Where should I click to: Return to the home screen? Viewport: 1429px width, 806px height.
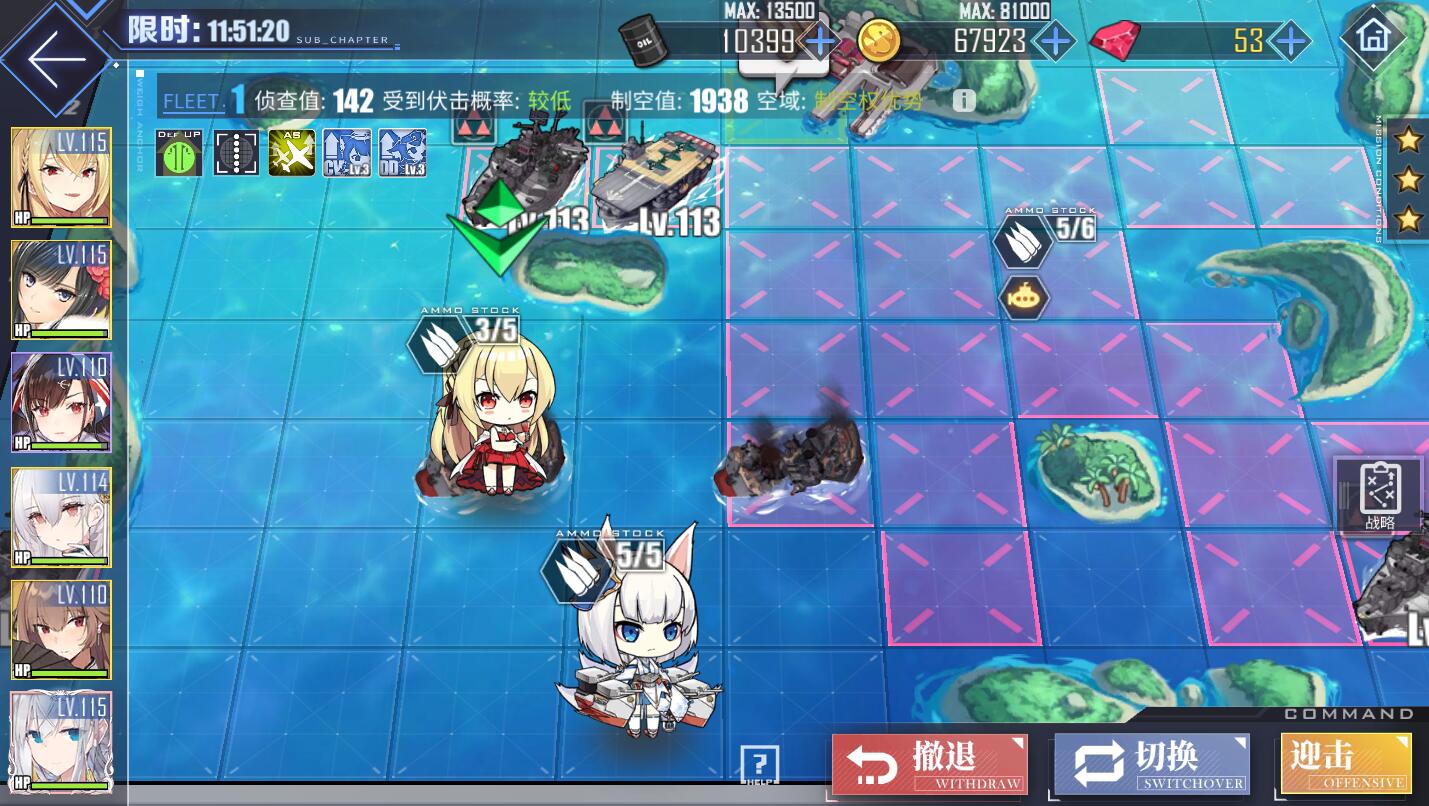(x=1372, y=39)
